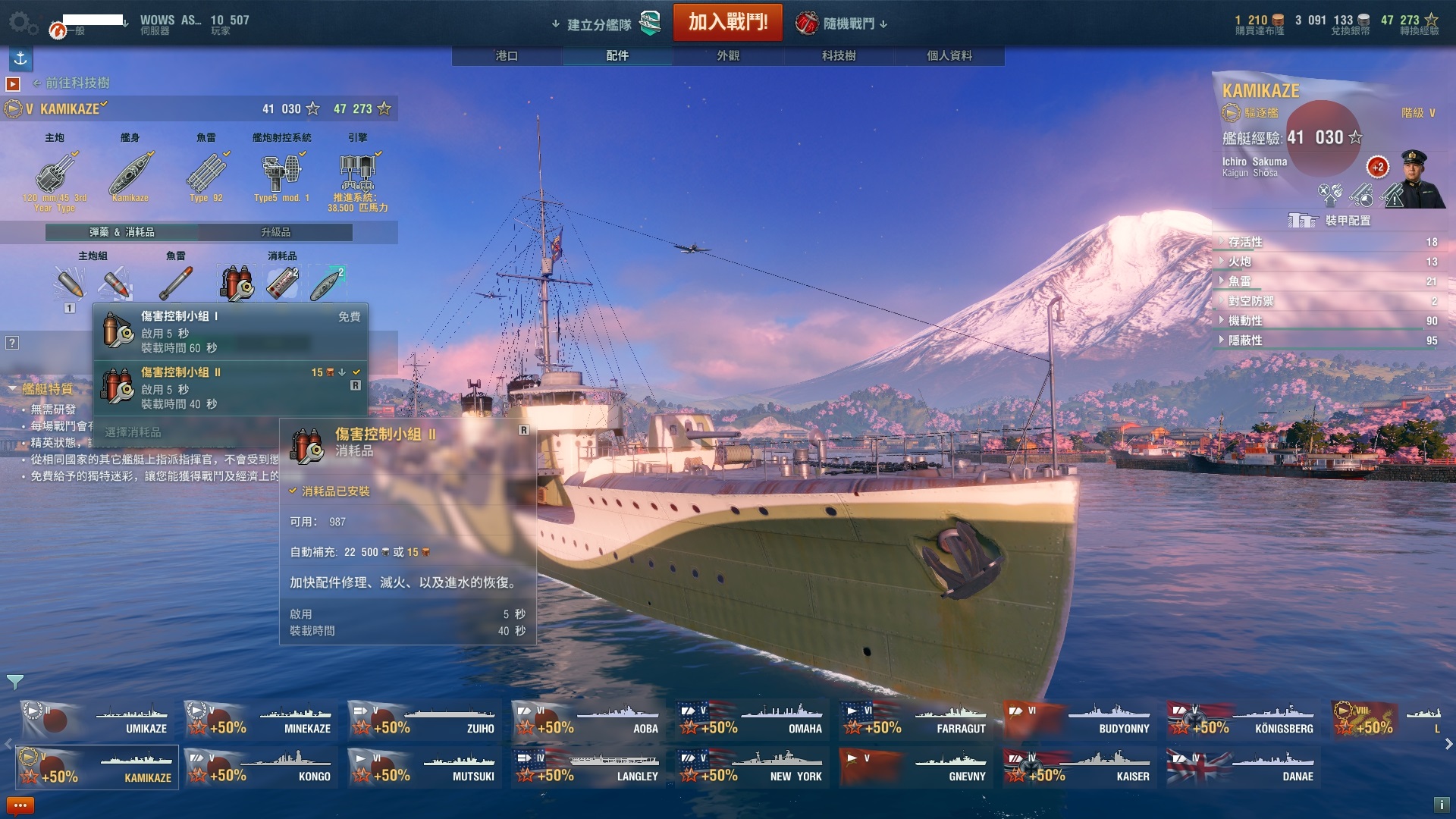Click the red 加入戰鬥! battle button
Viewport: 1456px width, 819px height.
coord(727,22)
